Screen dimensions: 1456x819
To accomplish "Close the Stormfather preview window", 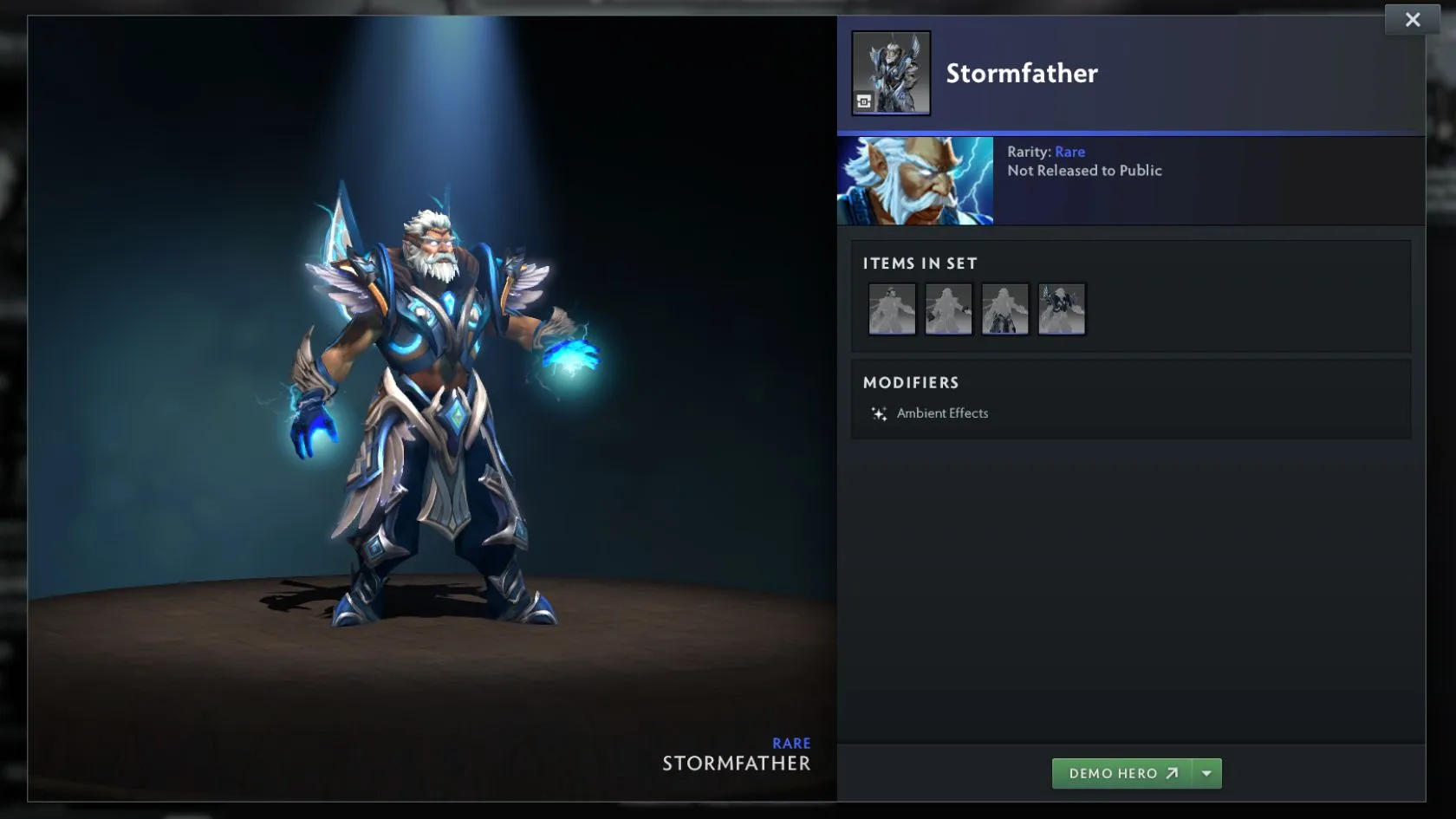I will (1412, 20).
